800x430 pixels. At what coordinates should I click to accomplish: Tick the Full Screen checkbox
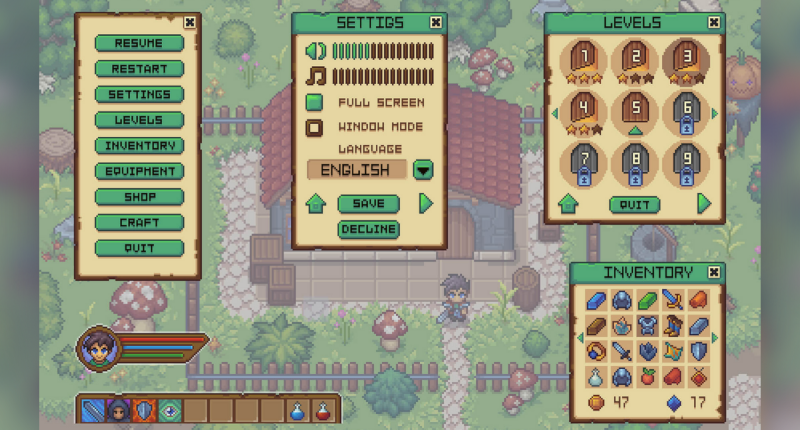tap(314, 102)
